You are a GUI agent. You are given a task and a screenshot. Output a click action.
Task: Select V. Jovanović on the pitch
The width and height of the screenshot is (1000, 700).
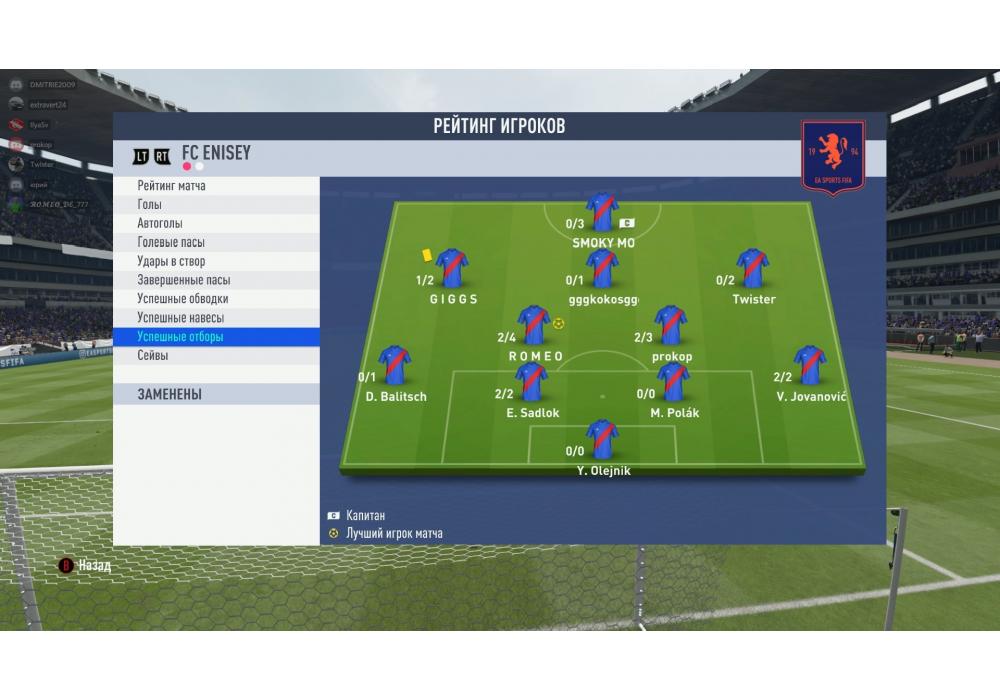[x=809, y=366]
